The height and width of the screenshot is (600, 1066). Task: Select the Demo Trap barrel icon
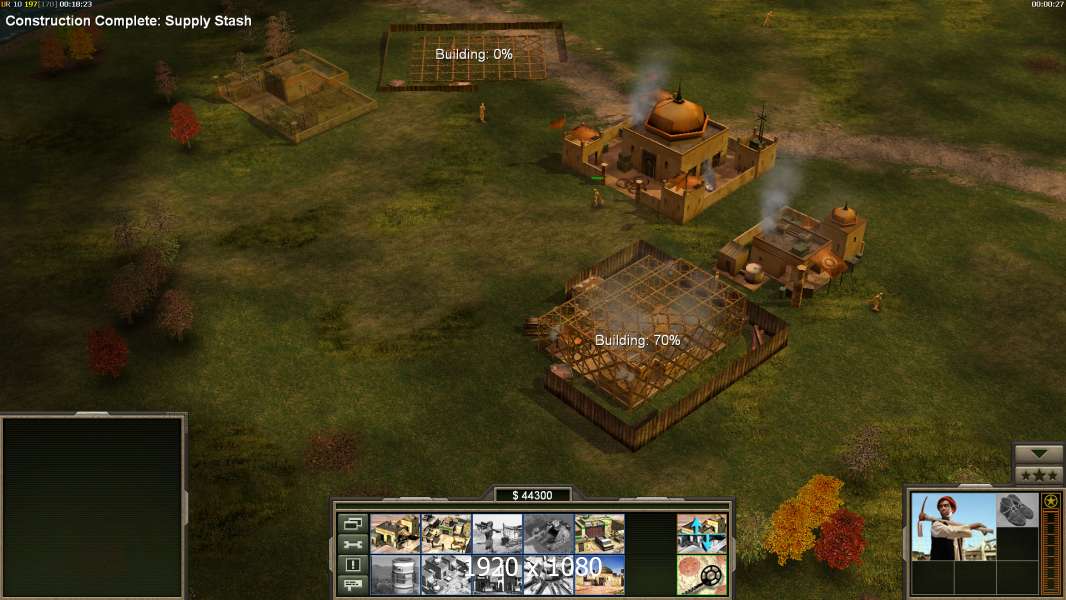(x=395, y=574)
